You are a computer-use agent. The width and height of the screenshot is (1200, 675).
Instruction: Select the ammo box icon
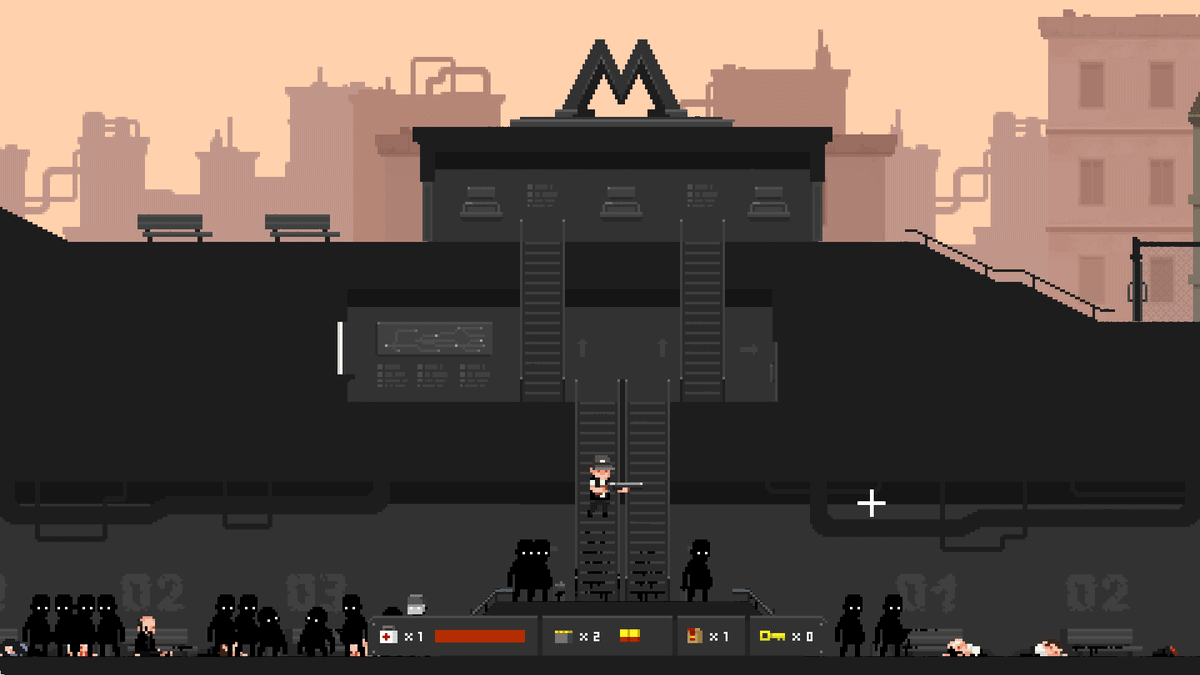[562, 636]
